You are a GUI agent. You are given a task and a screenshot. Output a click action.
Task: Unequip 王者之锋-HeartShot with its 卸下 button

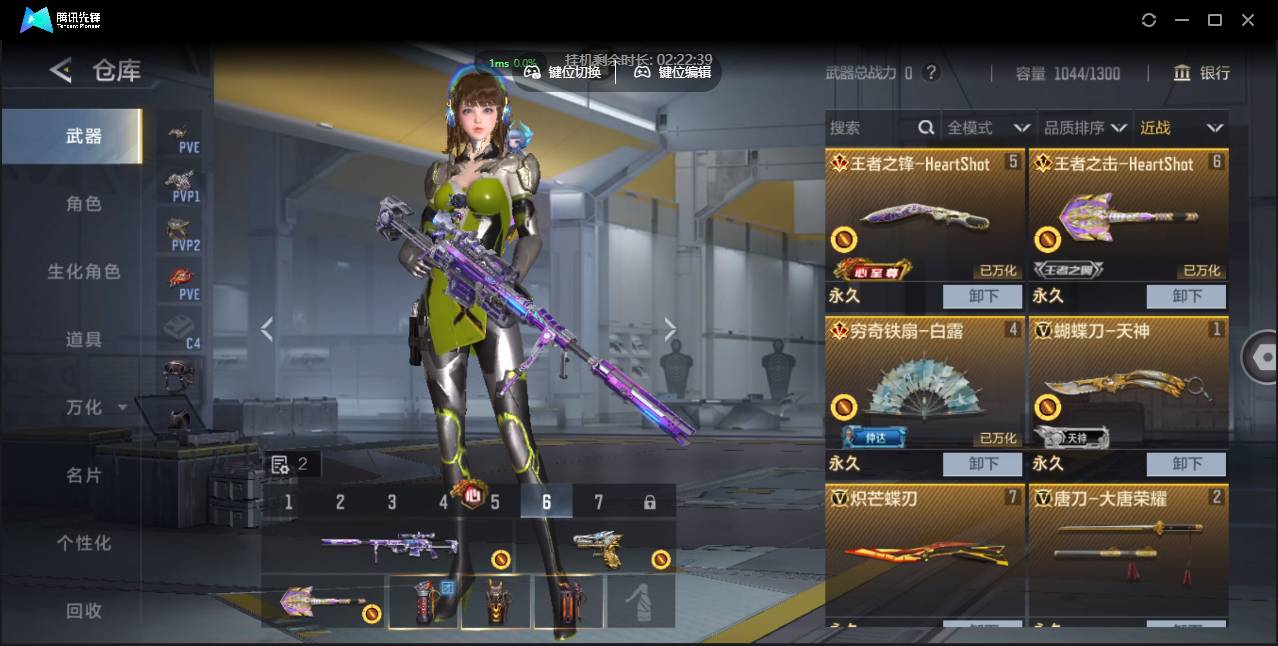(x=983, y=296)
